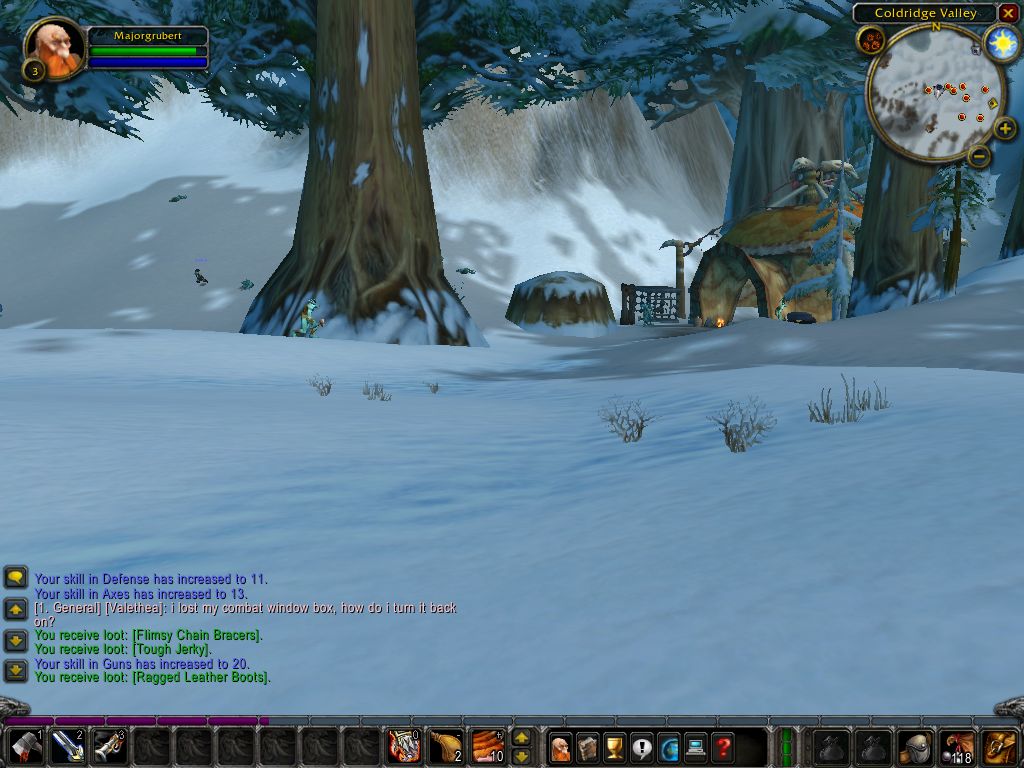1024x768 pixels.
Task: Open the spellbook button
Action: [x=588, y=747]
